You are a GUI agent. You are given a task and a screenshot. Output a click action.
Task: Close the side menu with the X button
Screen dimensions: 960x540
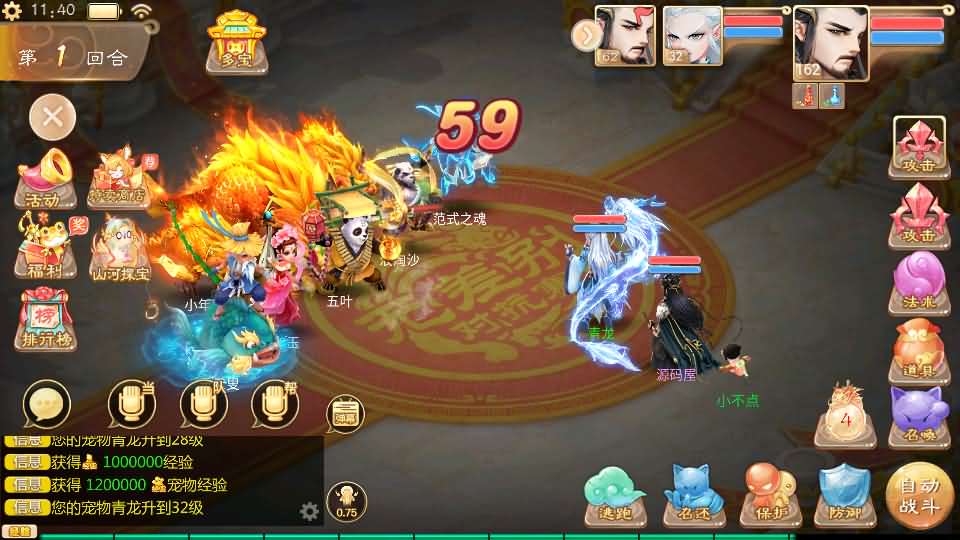click(x=52, y=118)
